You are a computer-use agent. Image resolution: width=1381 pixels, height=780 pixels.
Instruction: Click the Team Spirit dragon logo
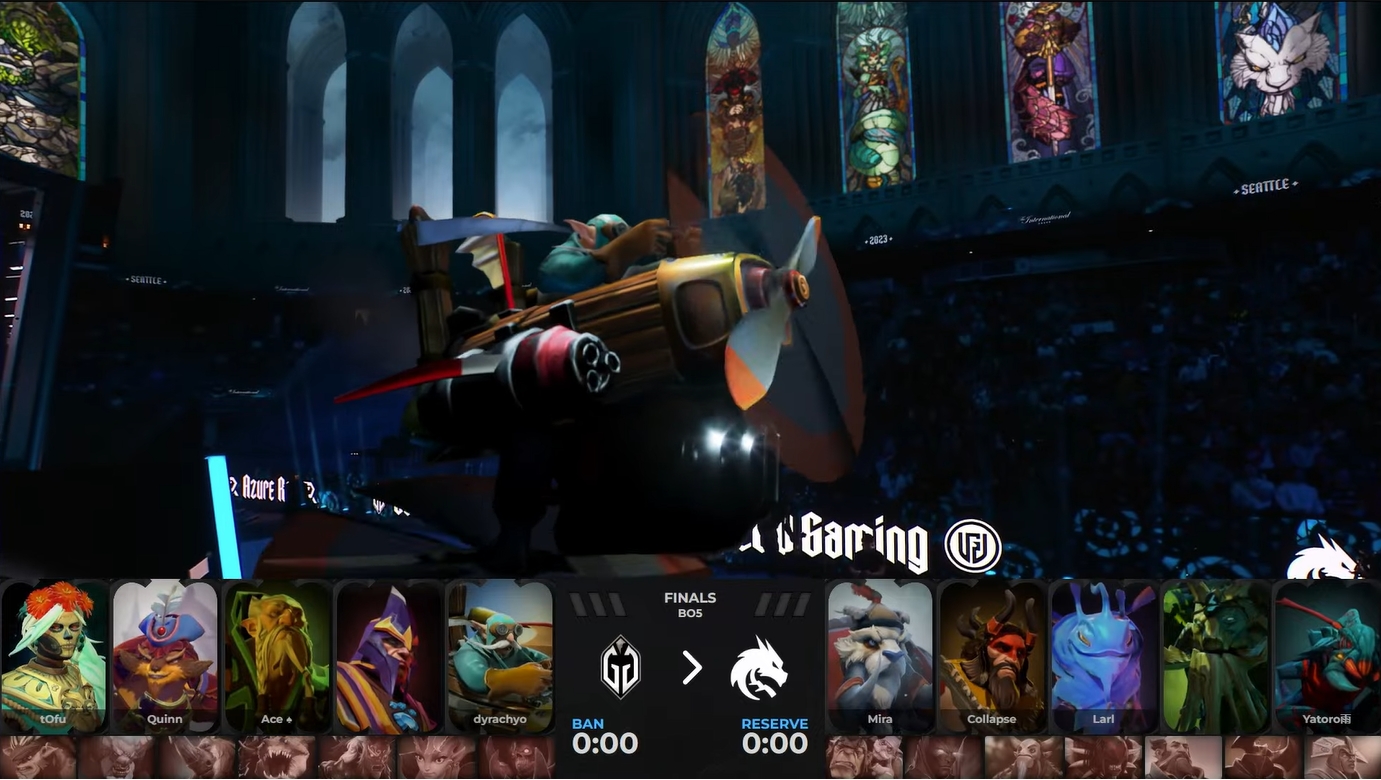(759, 667)
